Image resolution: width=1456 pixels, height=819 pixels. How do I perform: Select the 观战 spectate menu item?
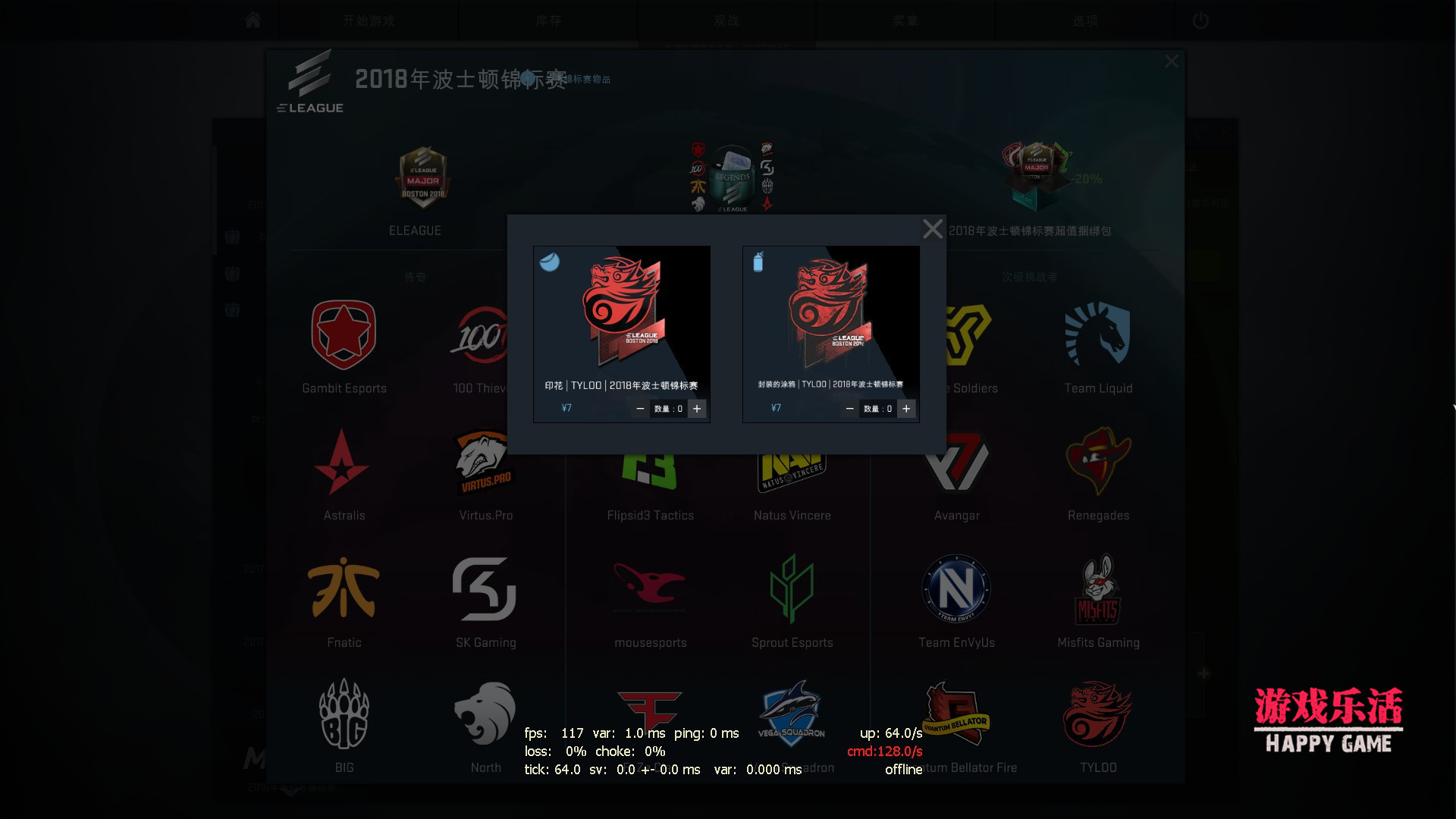pos(726,20)
